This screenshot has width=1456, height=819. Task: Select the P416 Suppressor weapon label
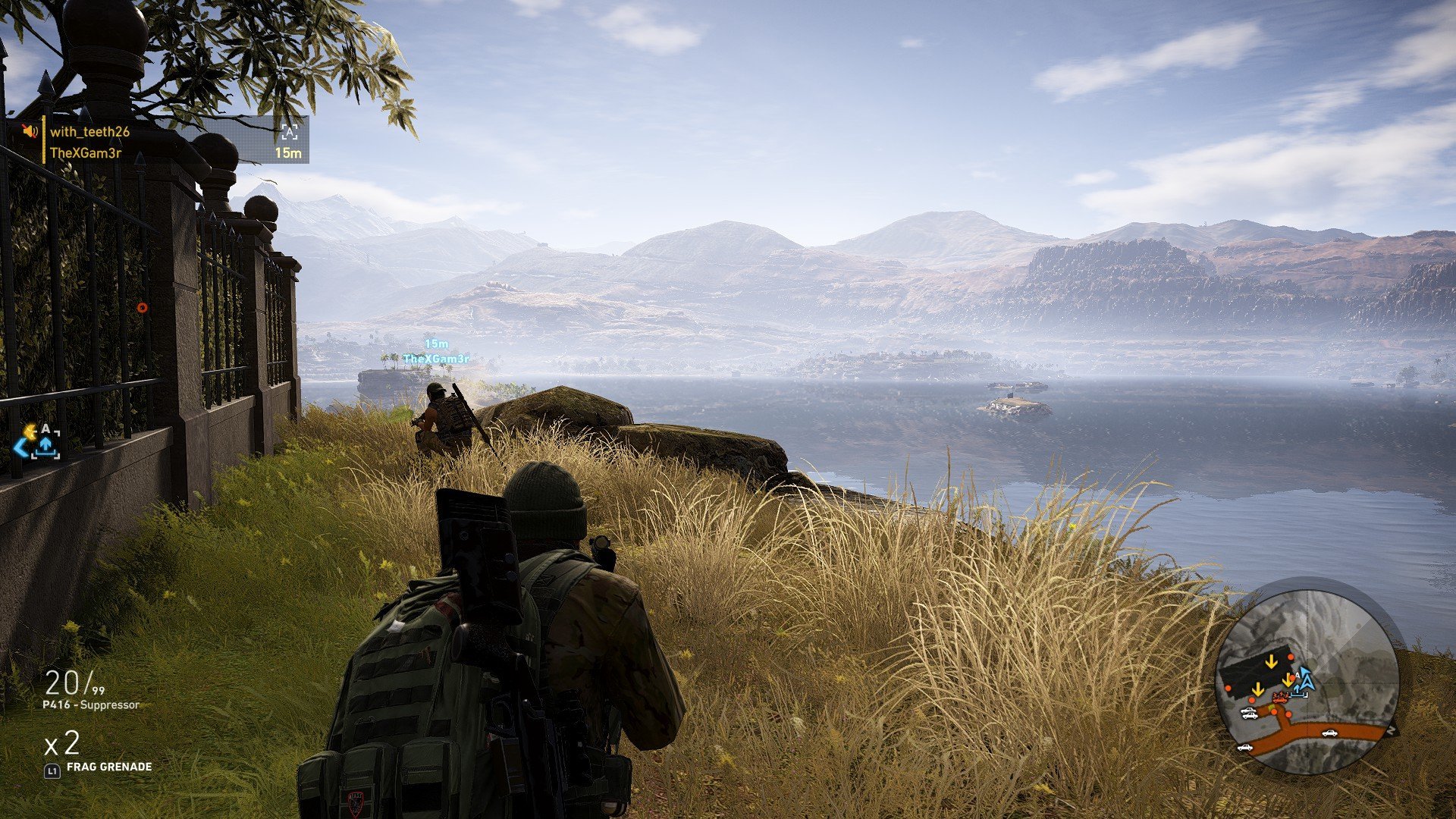(x=91, y=705)
